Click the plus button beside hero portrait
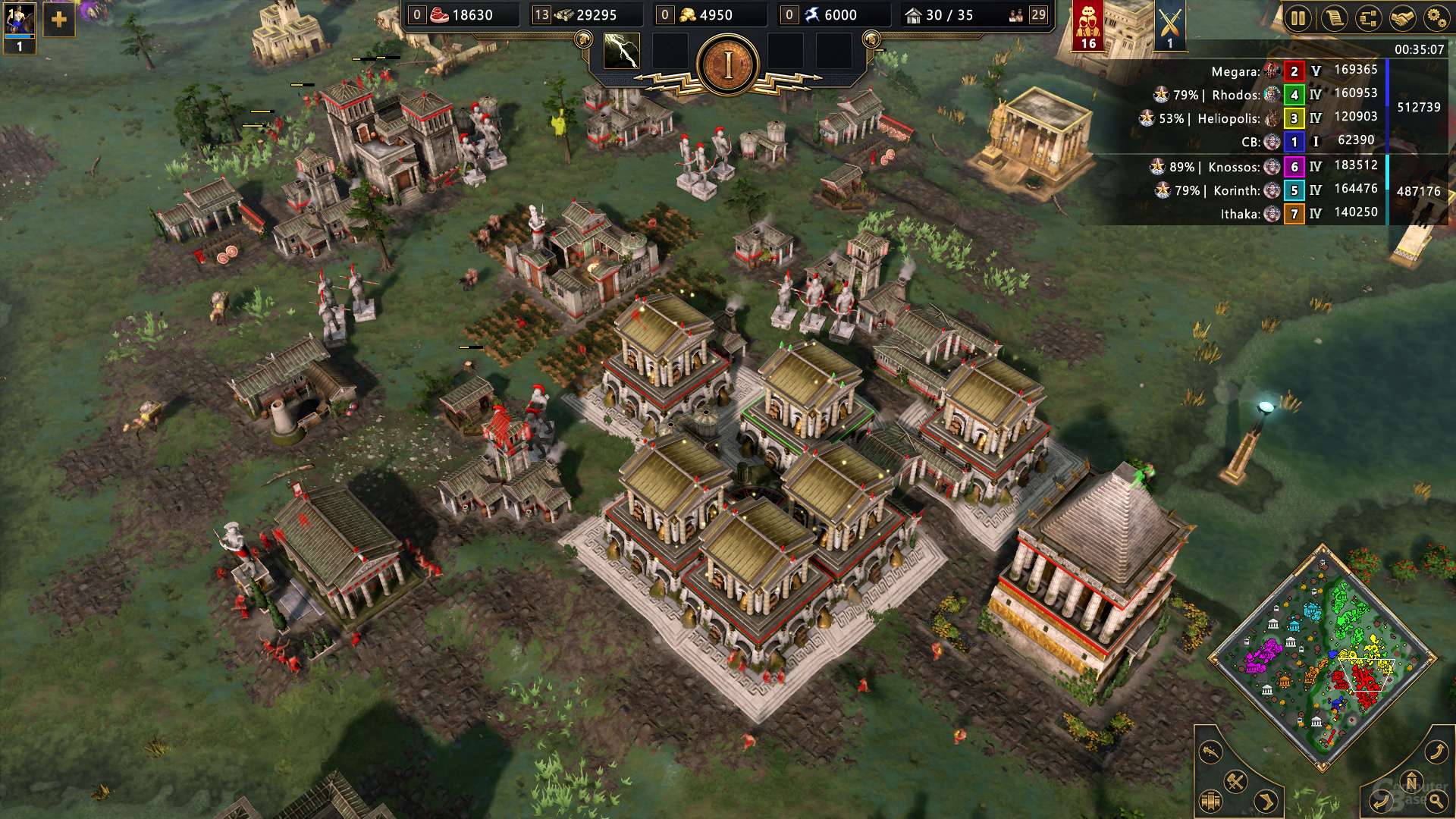The image size is (1456, 819). pyautogui.click(x=59, y=20)
